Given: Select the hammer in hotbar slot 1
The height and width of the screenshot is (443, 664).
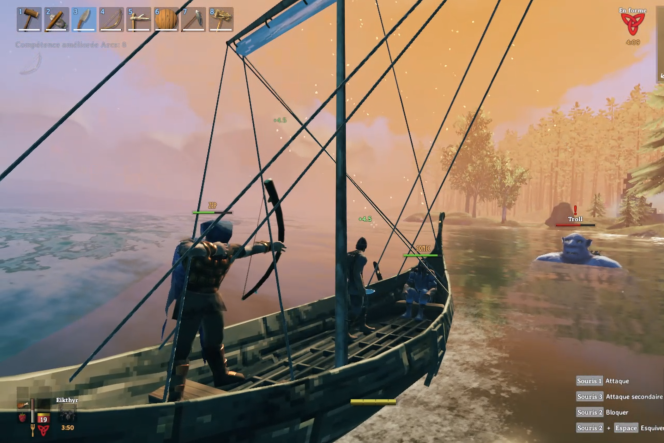Looking at the screenshot, I should pos(29,19).
